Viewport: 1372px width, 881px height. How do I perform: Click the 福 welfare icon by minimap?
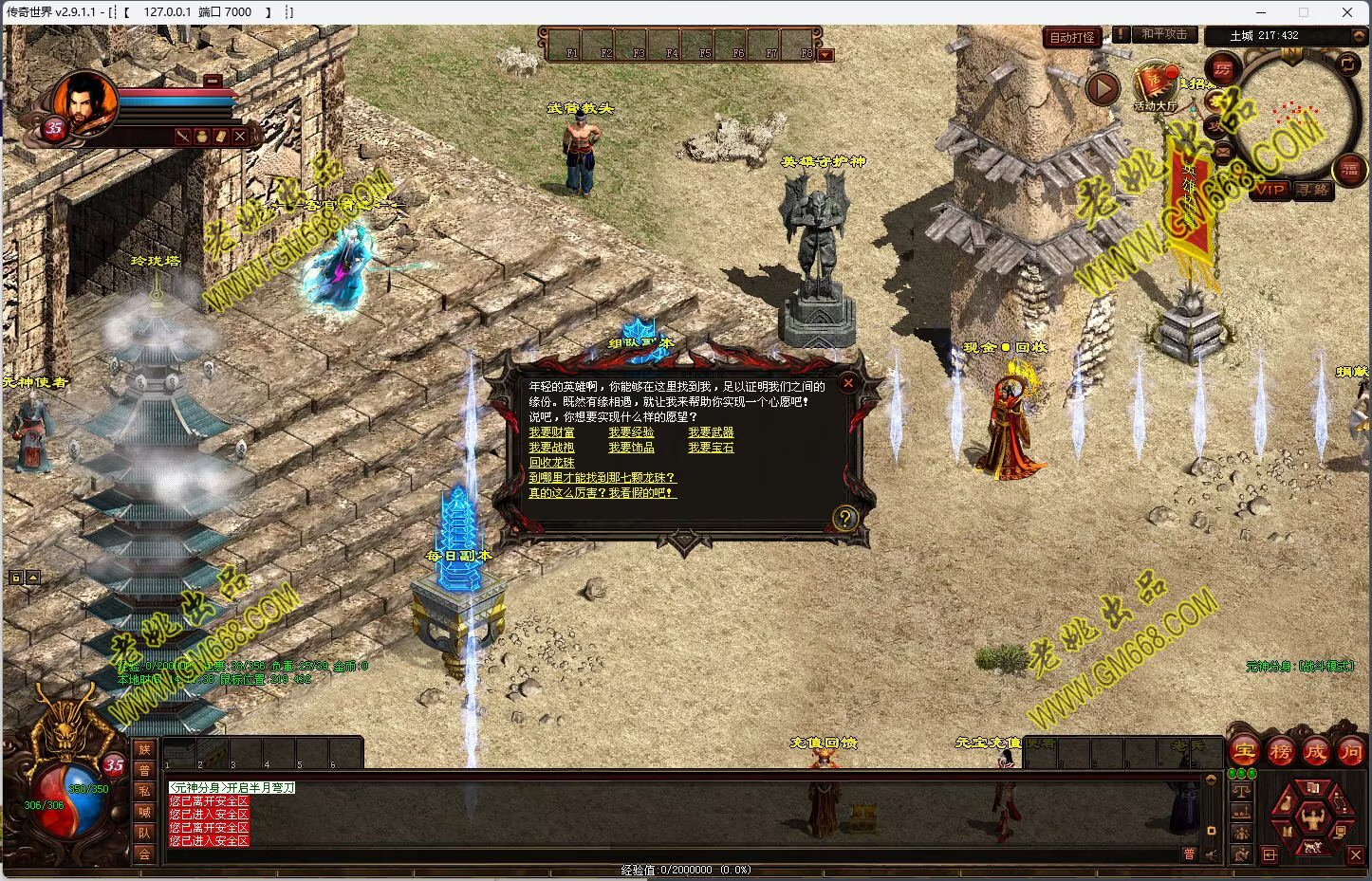point(1349,170)
